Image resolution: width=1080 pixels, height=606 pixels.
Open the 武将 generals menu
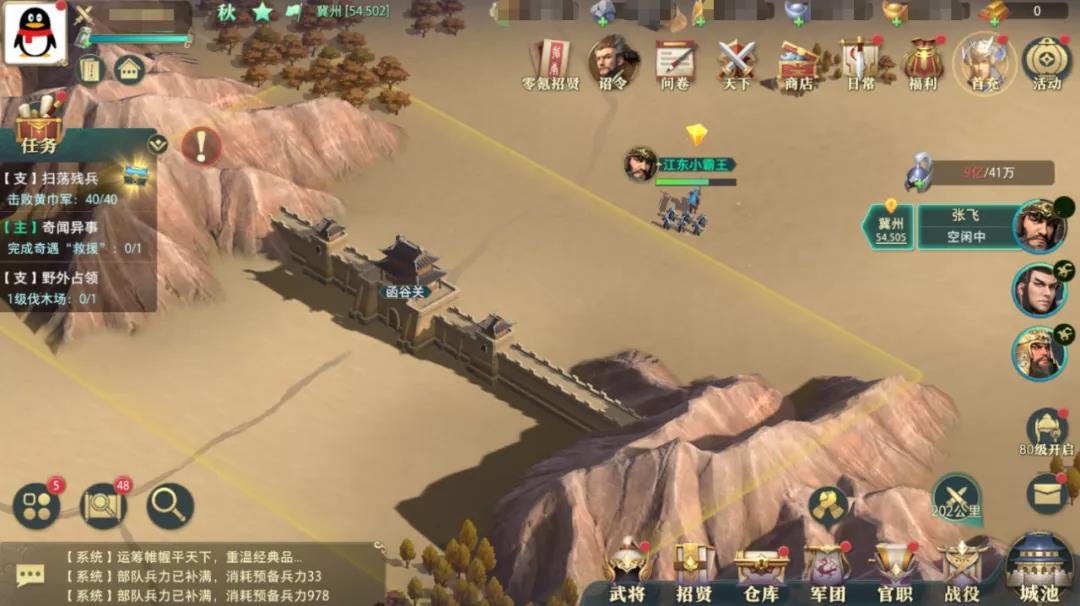click(628, 572)
